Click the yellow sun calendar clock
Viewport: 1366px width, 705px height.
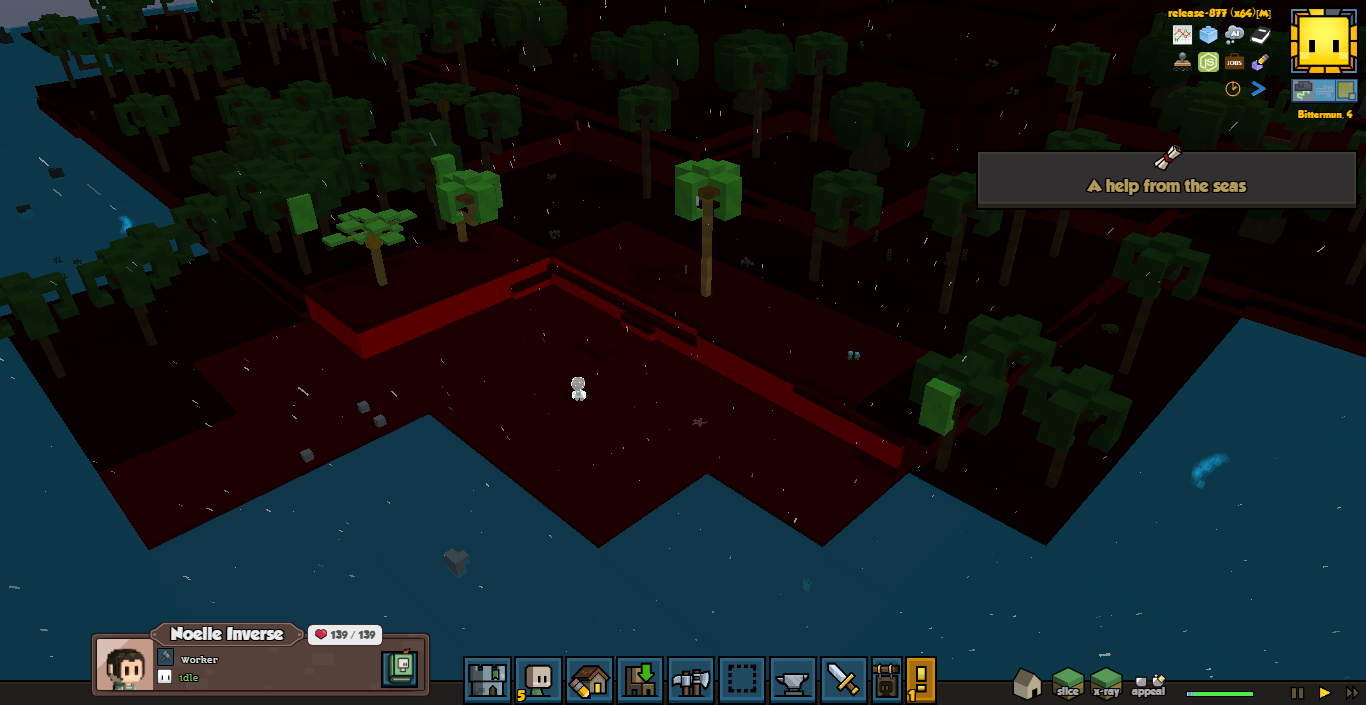click(x=1323, y=42)
